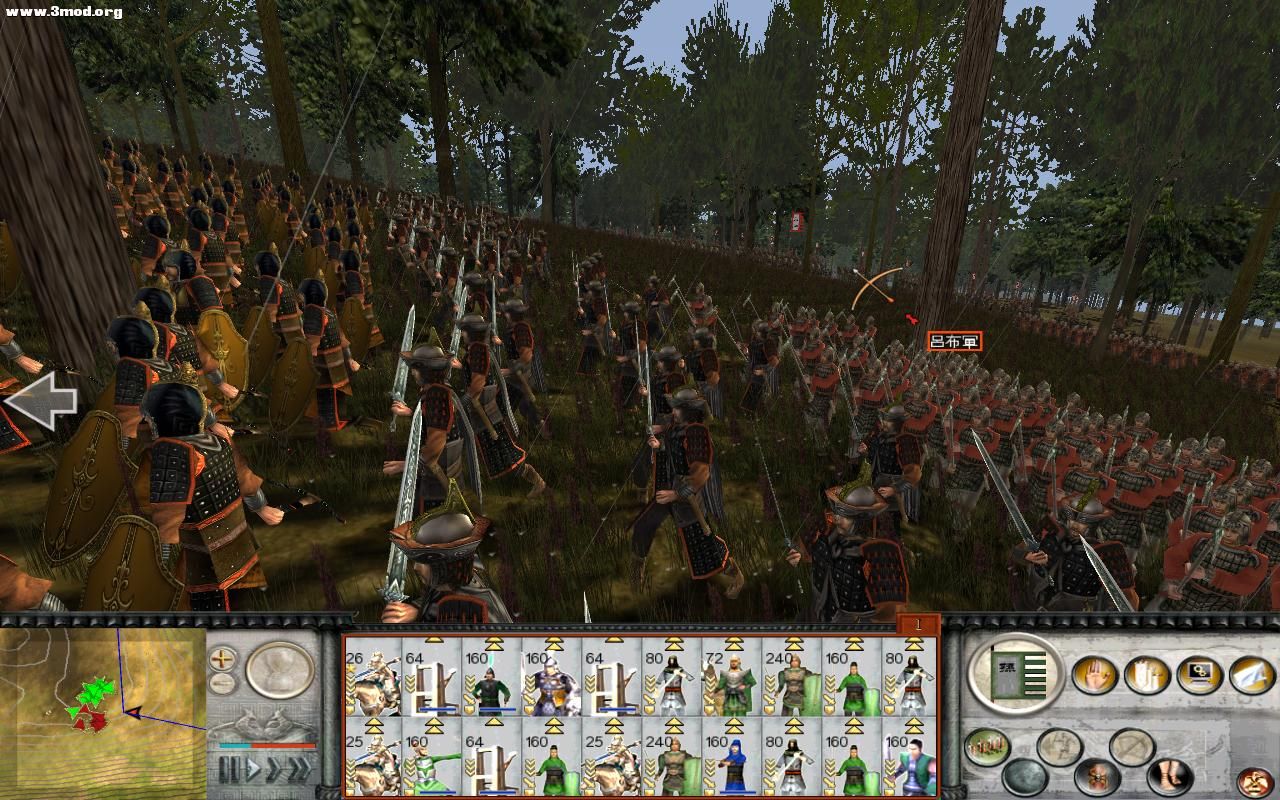Open the advisor face portrait
This screenshot has width=1280, height=800.
1256,781
